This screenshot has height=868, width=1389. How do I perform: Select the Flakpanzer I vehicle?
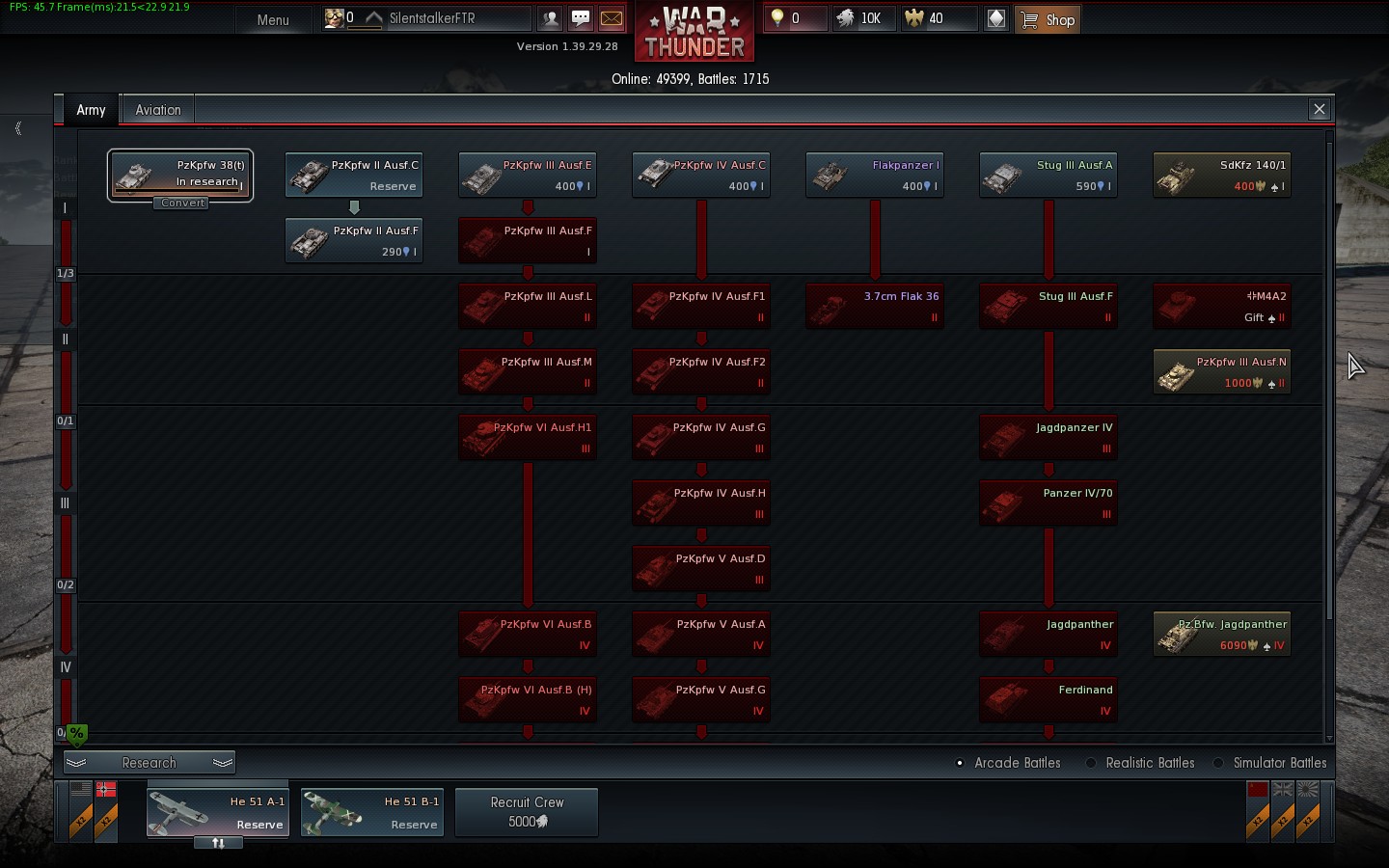point(875,176)
